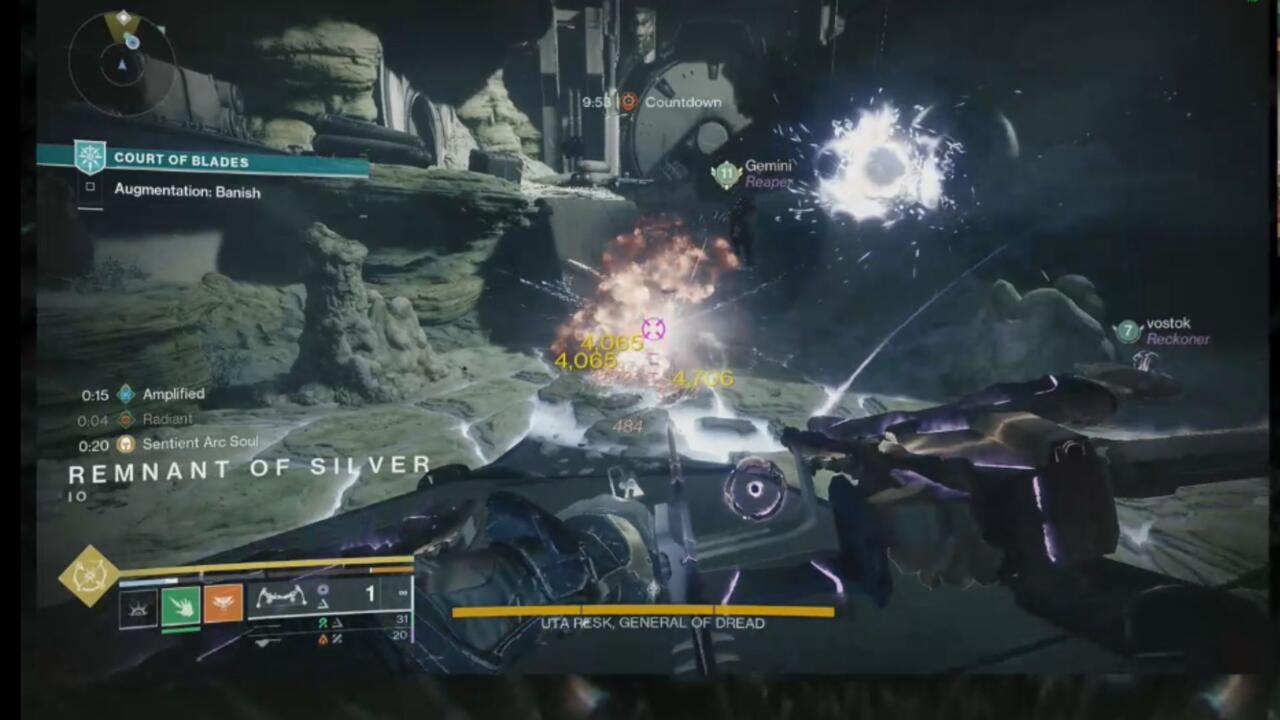
Task: Click the radar minimap circle
Action: coord(122,63)
